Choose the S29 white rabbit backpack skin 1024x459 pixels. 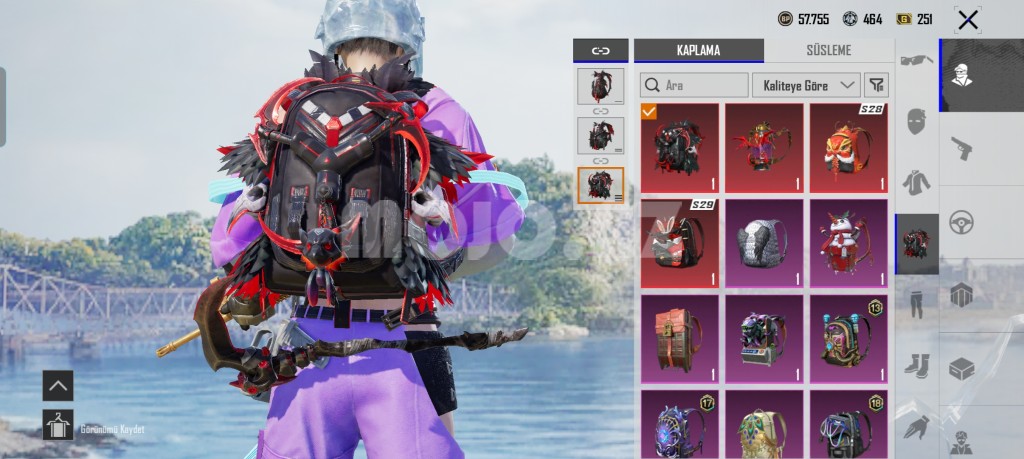pos(679,242)
